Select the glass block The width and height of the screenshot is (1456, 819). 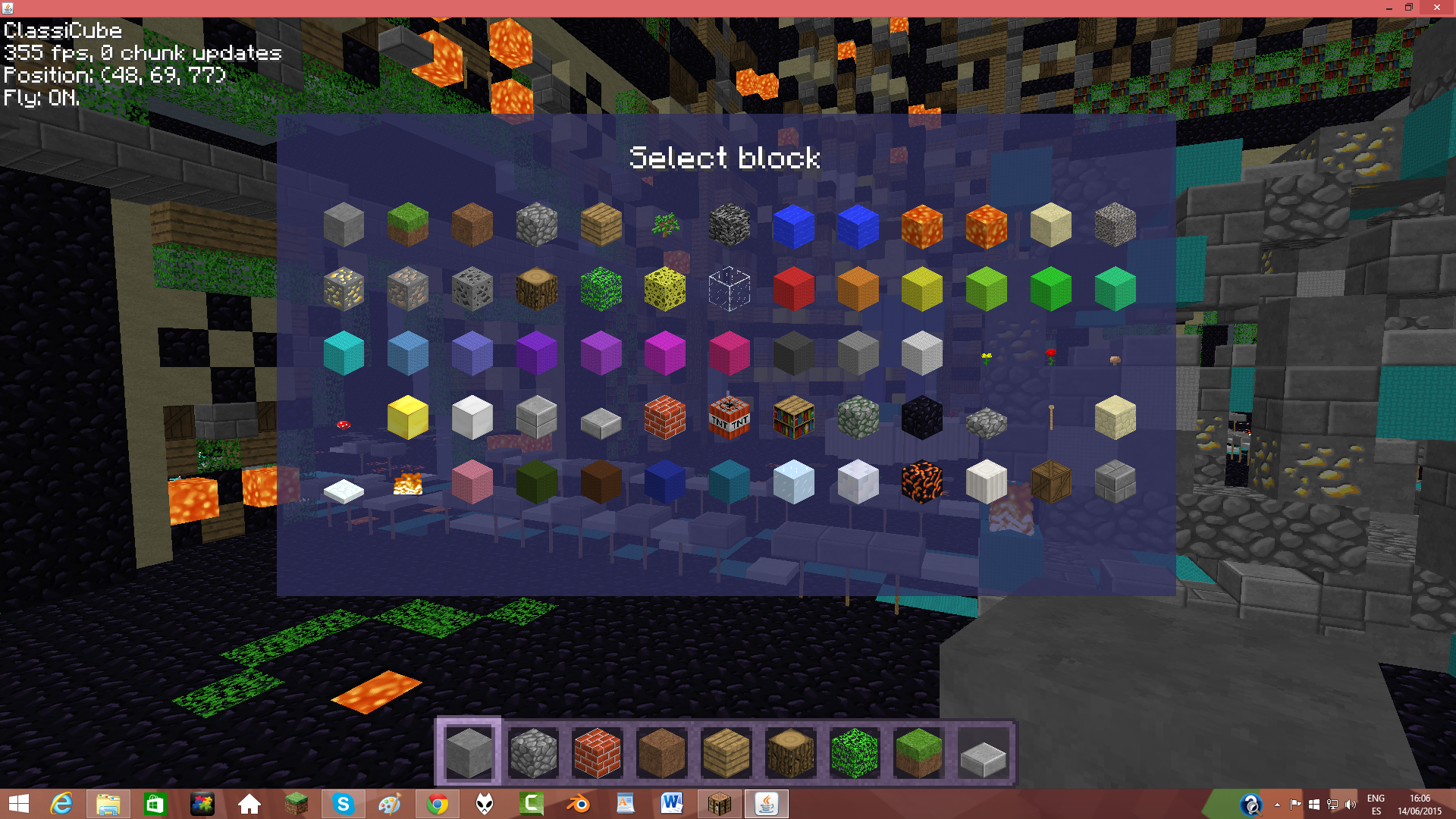730,288
